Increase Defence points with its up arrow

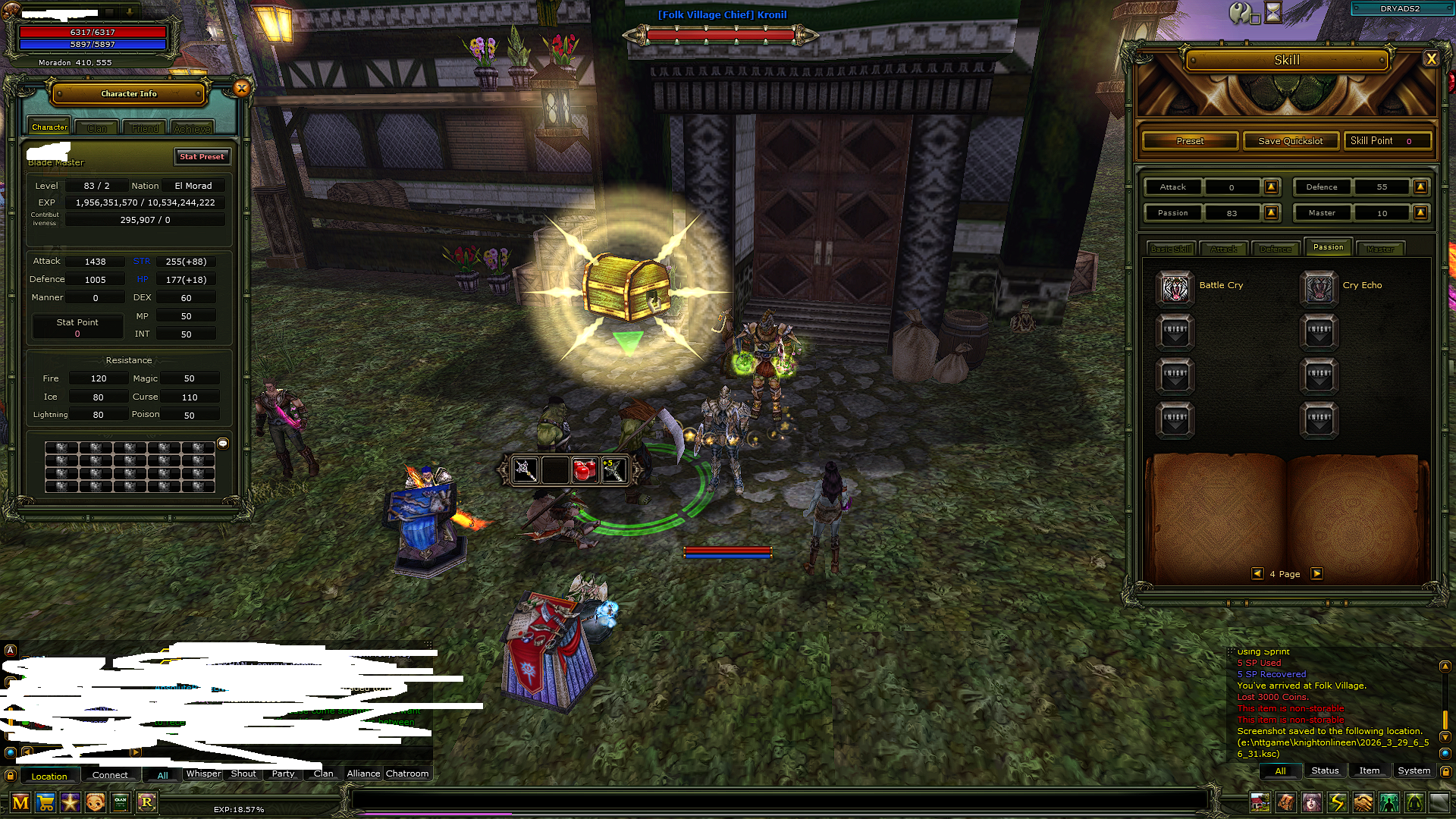click(1421, 187)
